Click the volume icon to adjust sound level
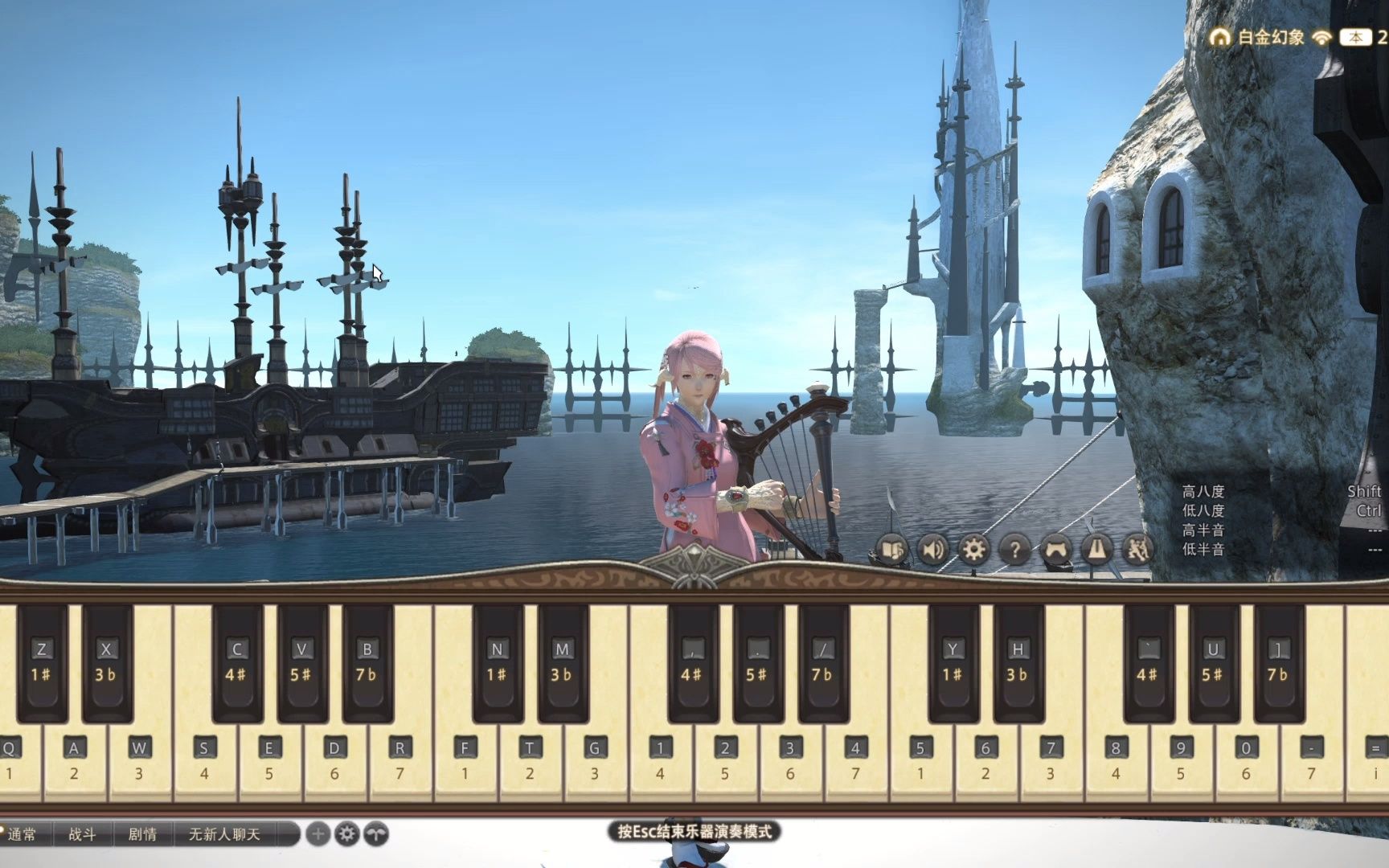This screenshot has height=868, width=1389. [x=932, y=551]
